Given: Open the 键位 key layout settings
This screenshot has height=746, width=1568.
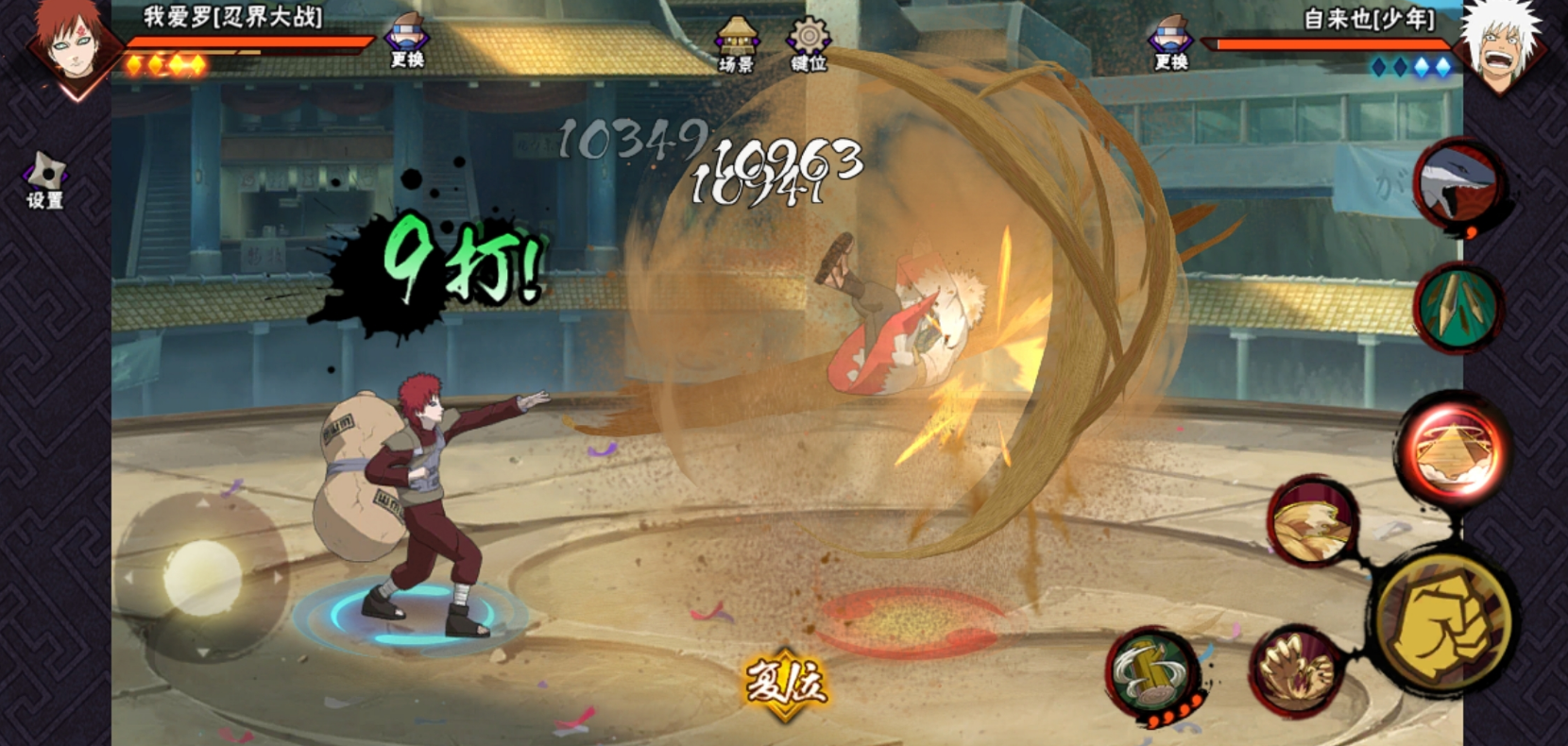Looking at the screenshot, I should click(x=809, y=44).
